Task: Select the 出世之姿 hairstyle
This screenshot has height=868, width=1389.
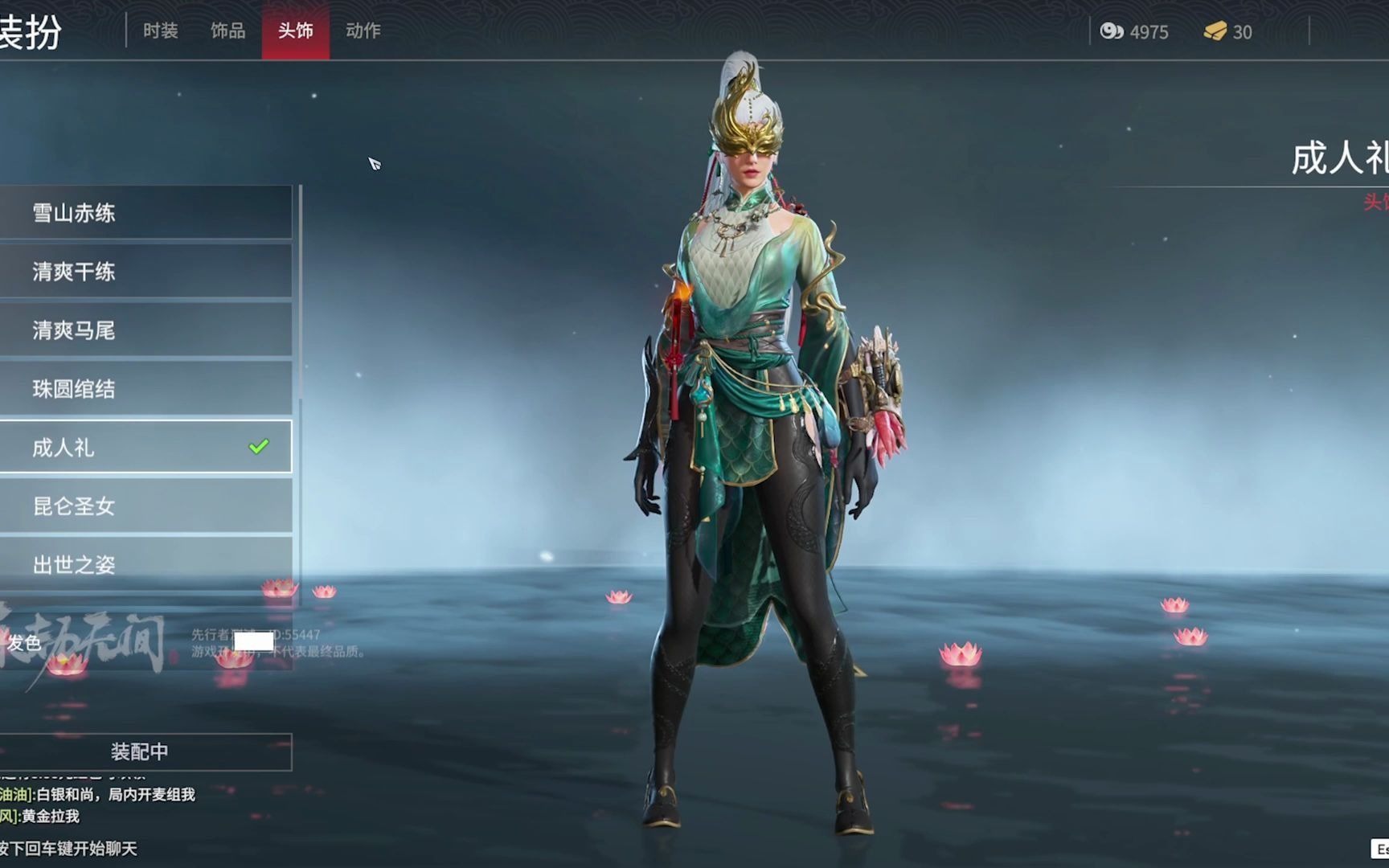Action: coord(145,564)
